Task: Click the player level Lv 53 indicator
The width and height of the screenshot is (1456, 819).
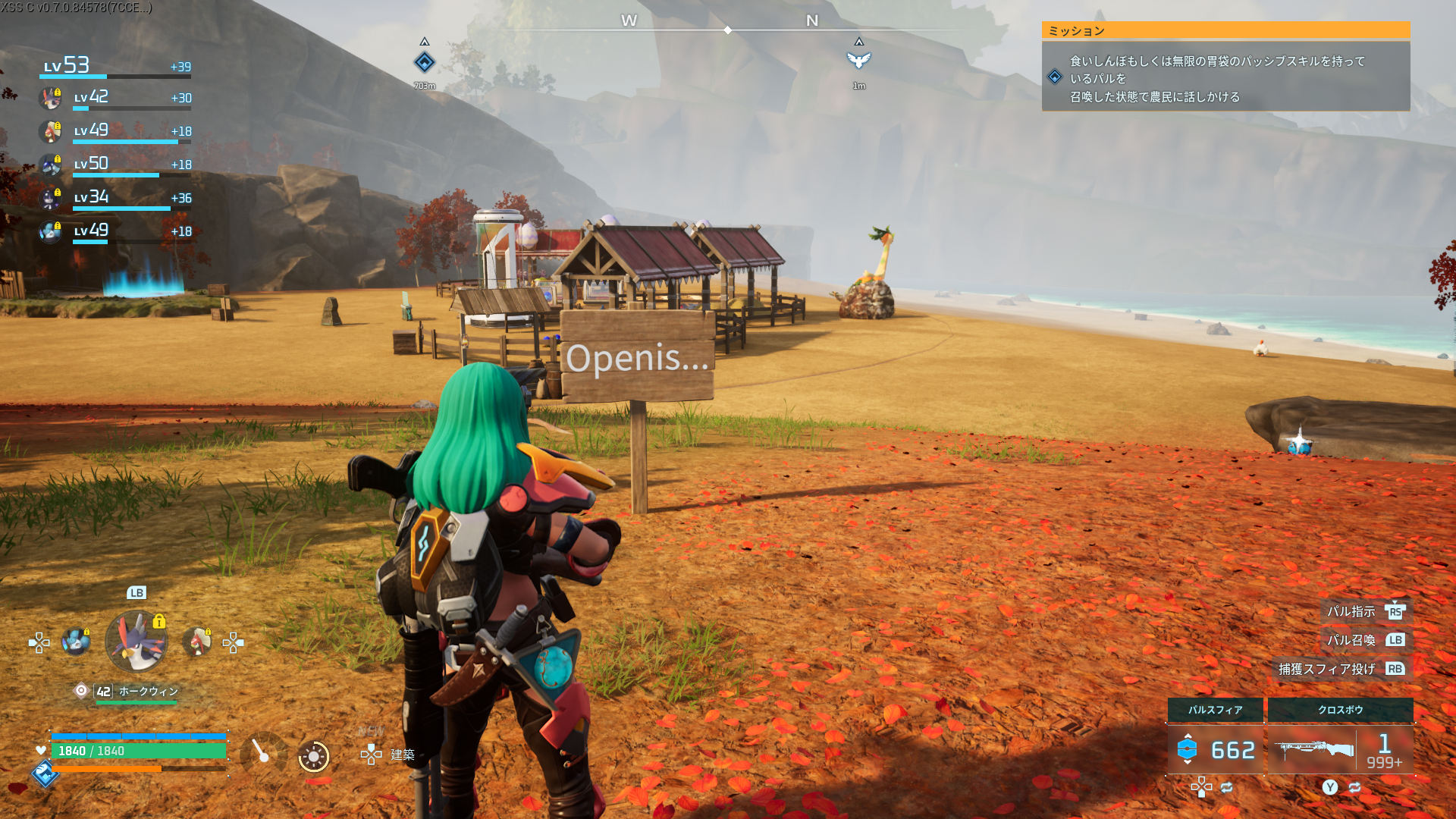Action: pyautogui.click(x=67, y=66)
